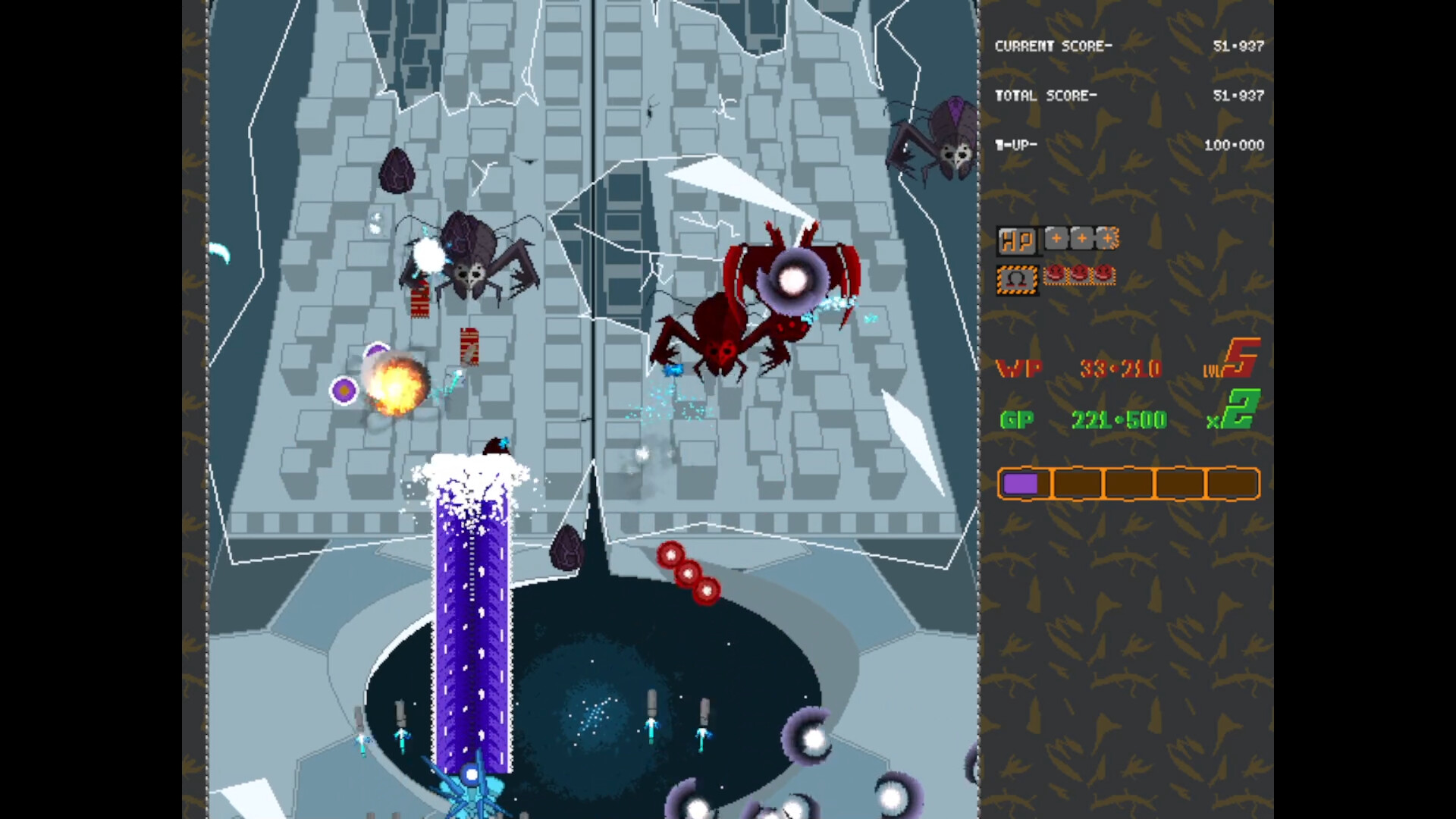The image size is (1456, 819).
Task: Expand the middle gauge segment
Action: [1130, 483]
